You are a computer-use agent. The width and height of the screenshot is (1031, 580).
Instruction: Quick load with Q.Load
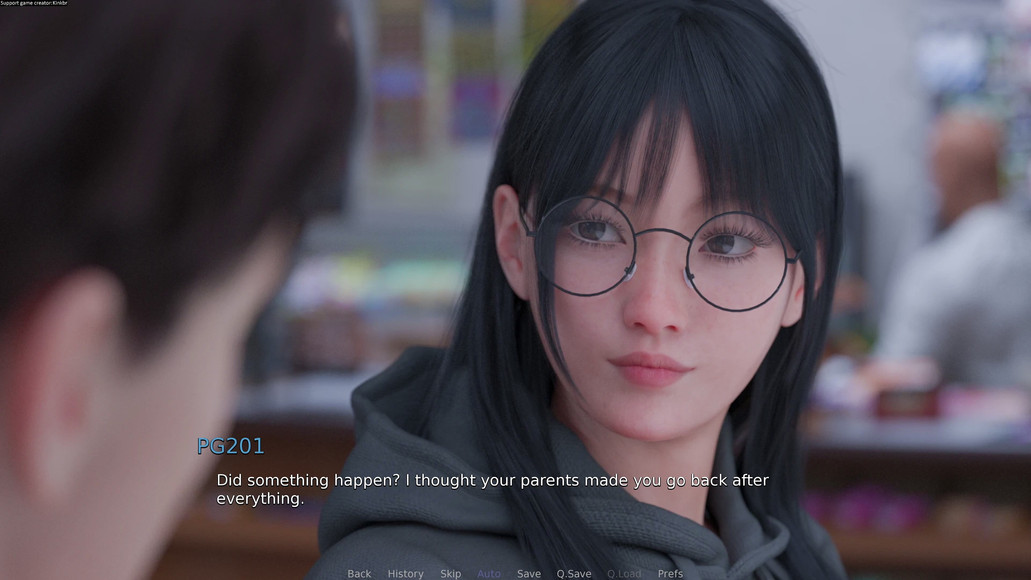624,573
